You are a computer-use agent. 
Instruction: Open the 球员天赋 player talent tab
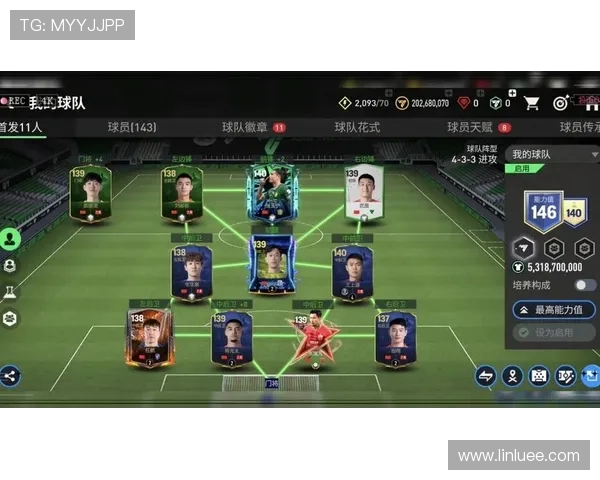coord(471,127)
